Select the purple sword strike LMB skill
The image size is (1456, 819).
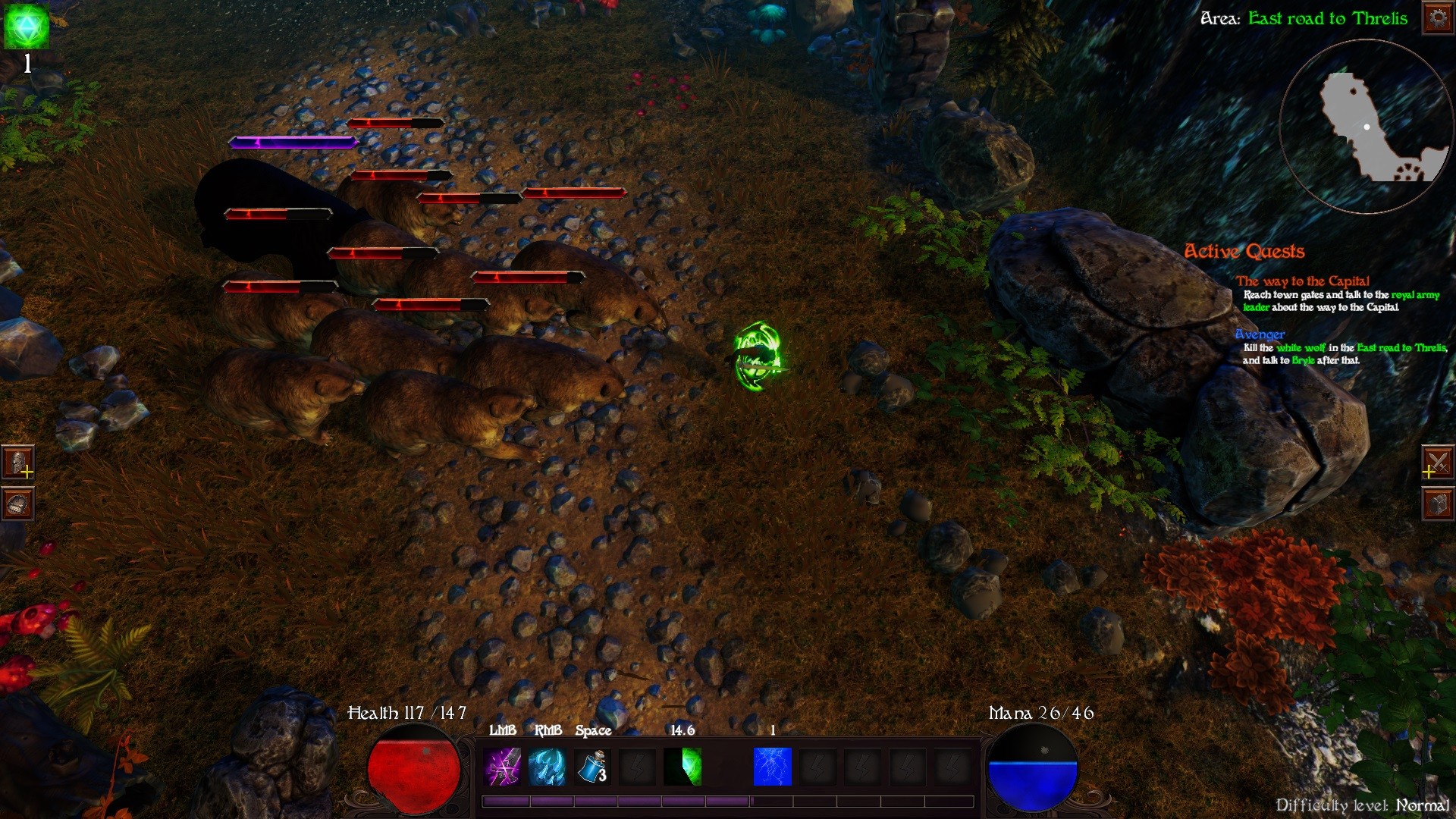[502, 767]
